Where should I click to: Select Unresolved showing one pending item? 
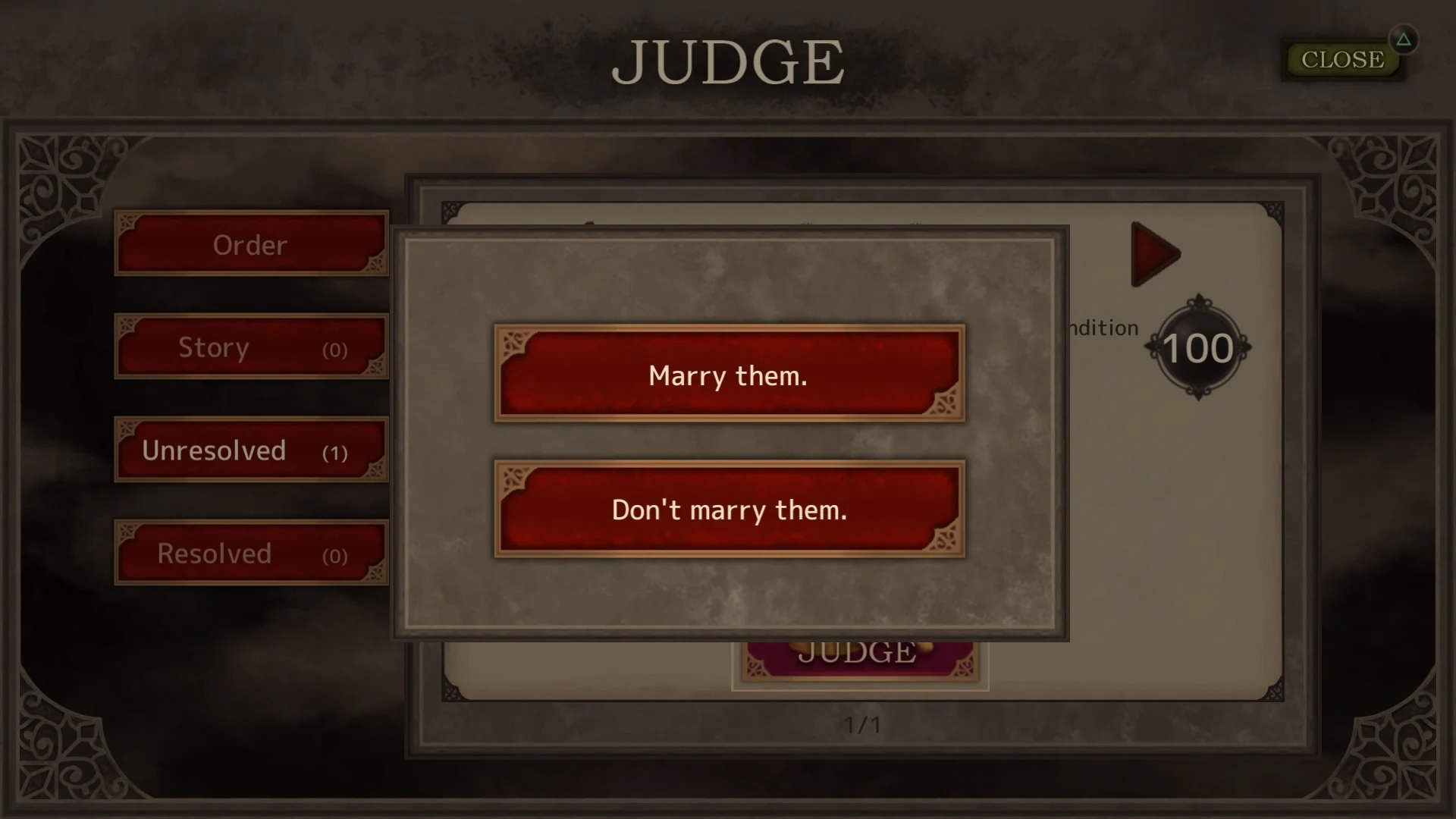[250, 449]
